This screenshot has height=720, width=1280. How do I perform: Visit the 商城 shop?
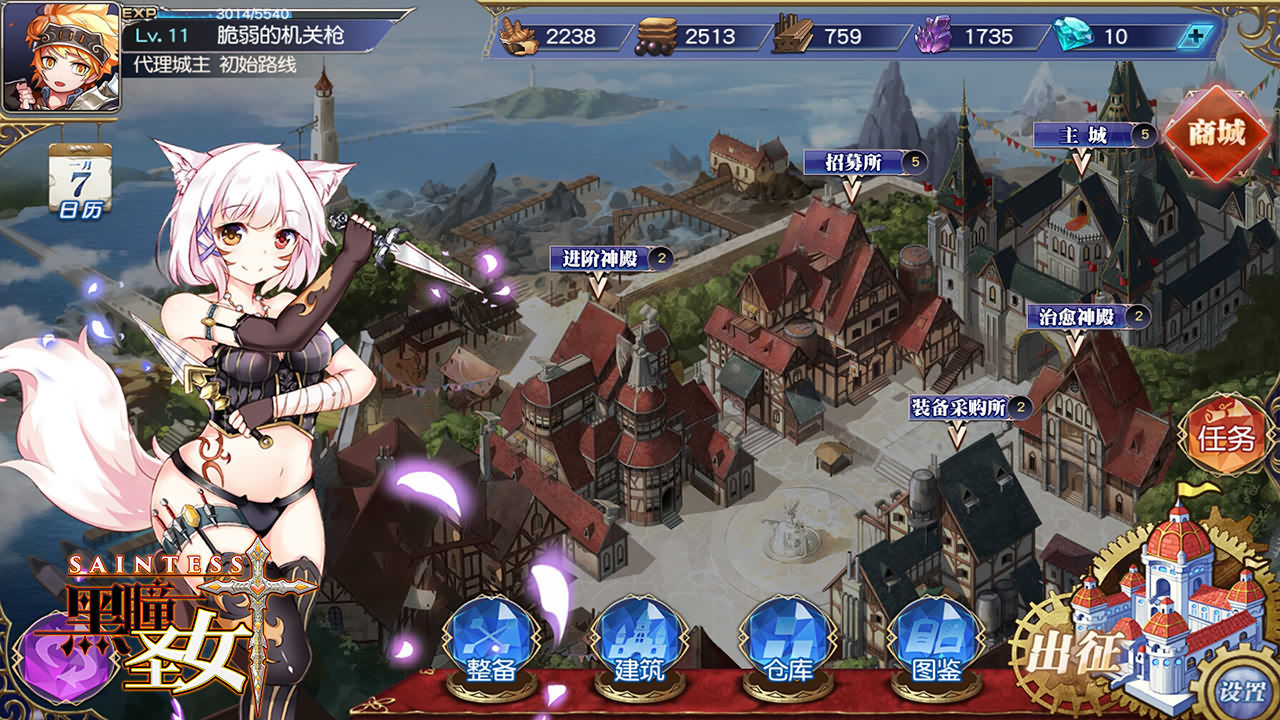click(x=1217, y=133)
